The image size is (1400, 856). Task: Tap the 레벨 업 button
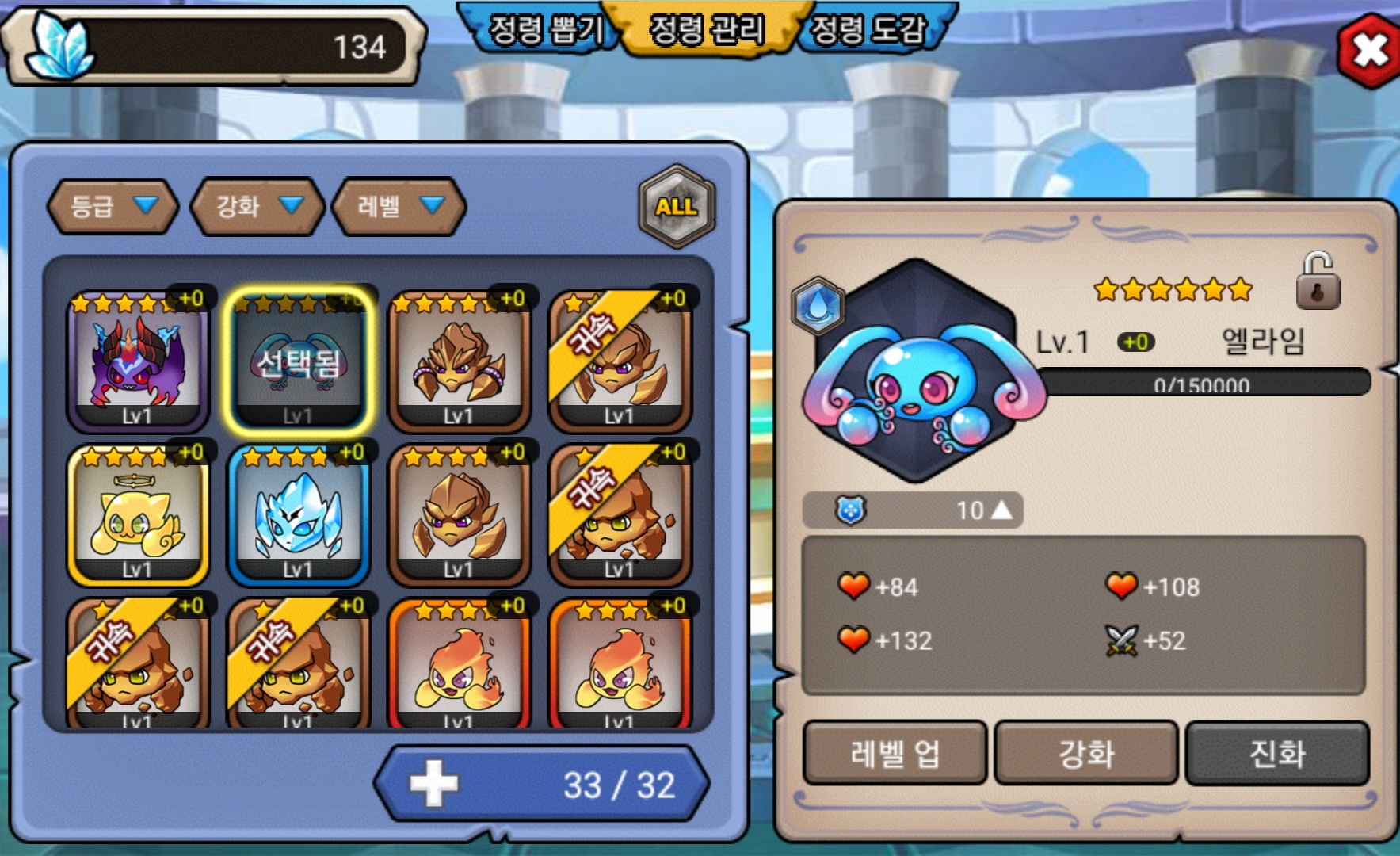click(x=895, y=753)
